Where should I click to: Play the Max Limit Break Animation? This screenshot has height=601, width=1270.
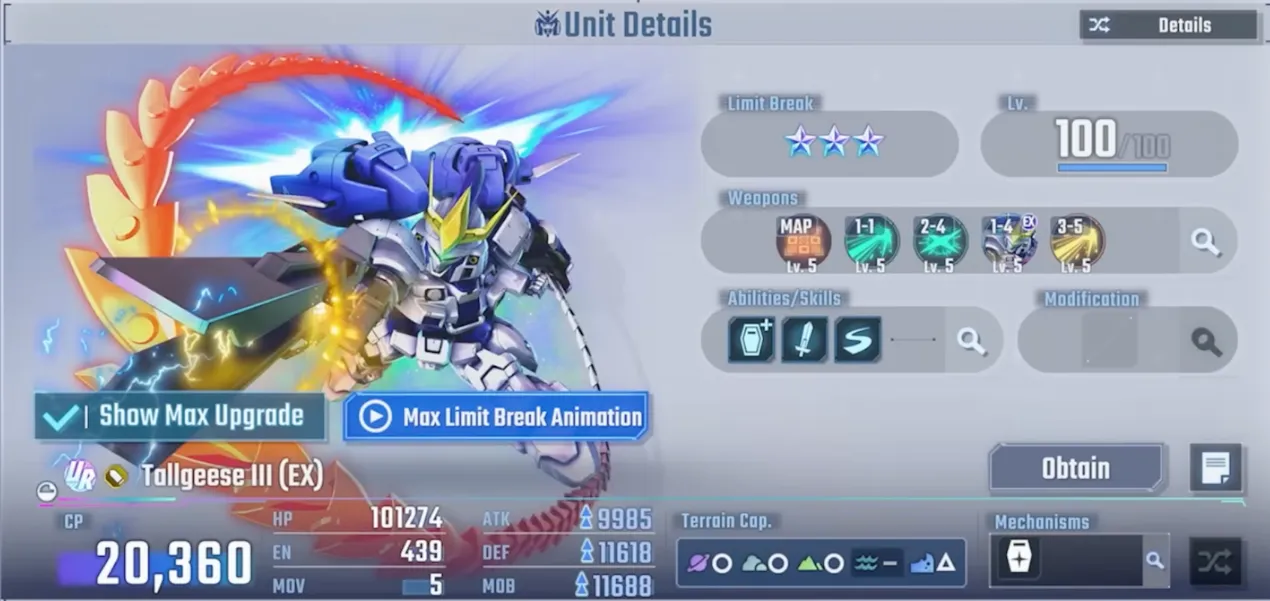pyautogui.click(x=496, y=416)
